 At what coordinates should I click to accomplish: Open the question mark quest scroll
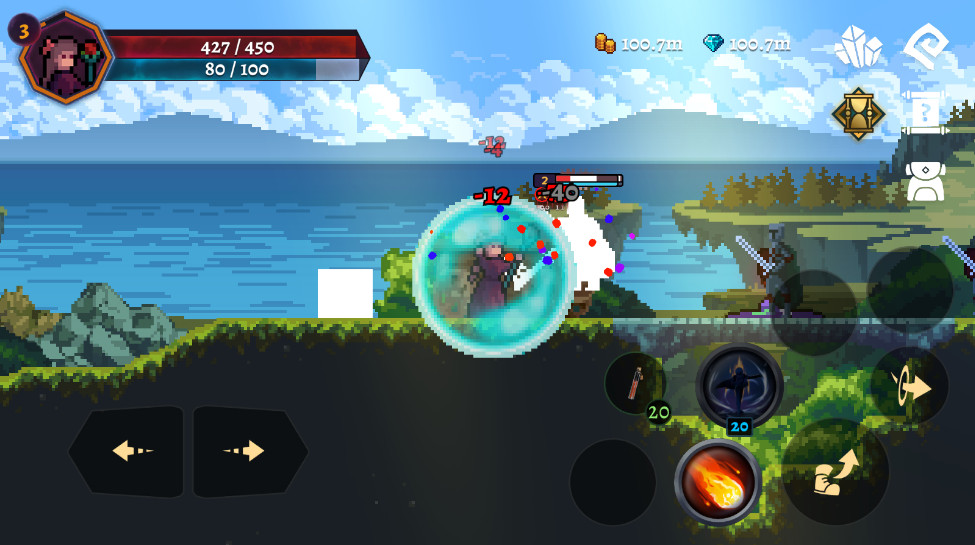(x=925, y=112)
